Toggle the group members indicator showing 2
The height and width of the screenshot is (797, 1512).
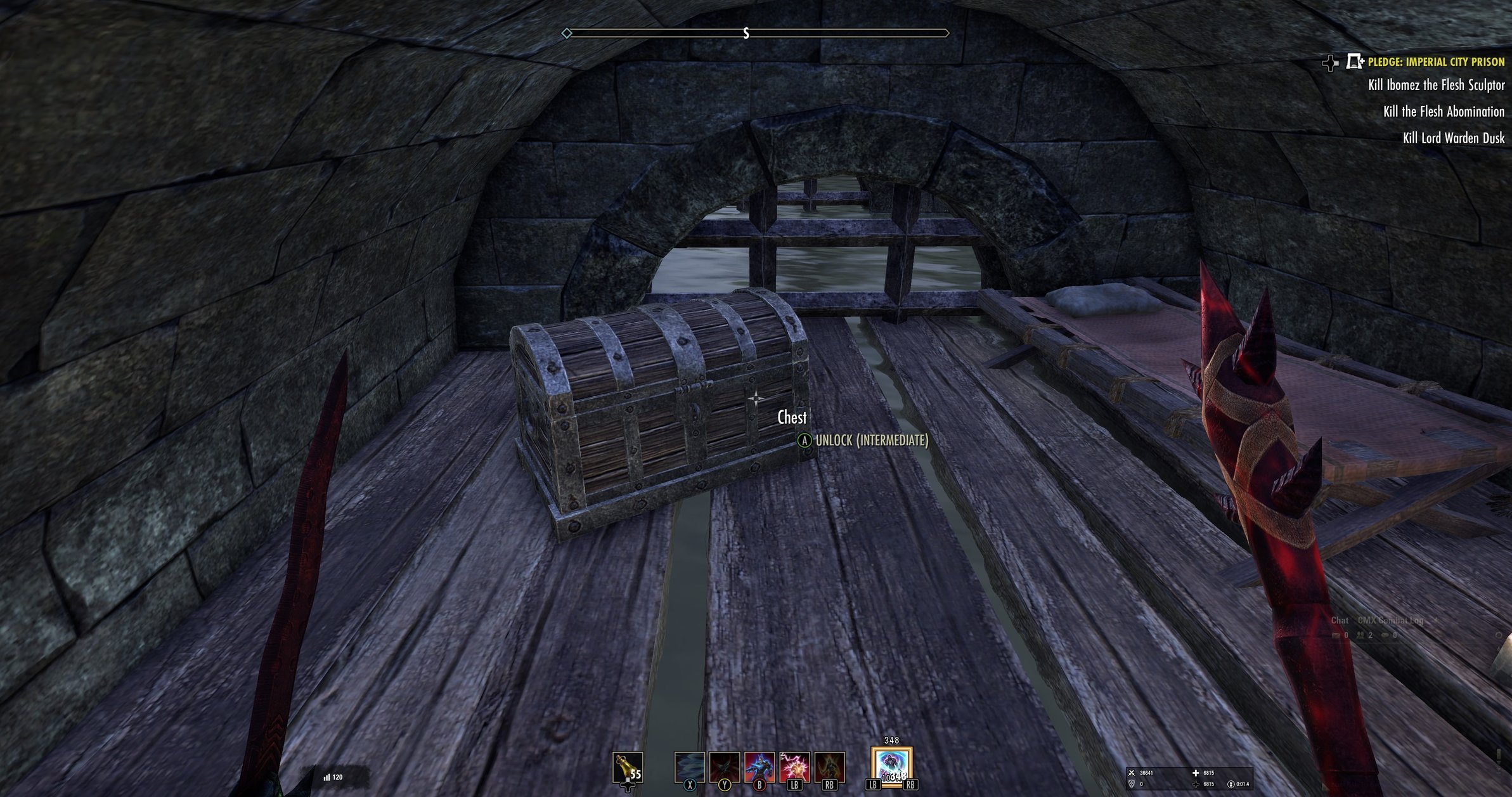[1363, 635]
